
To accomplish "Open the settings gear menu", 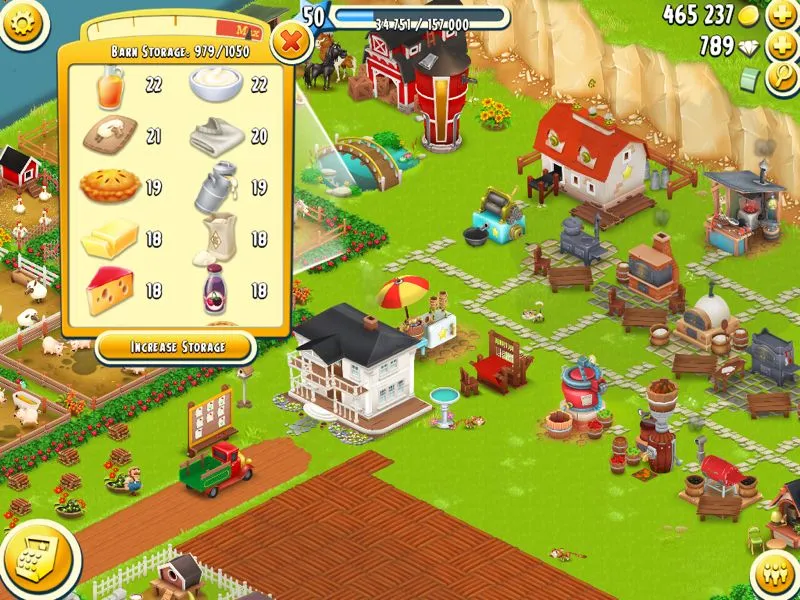I will [x=24, y=23].
